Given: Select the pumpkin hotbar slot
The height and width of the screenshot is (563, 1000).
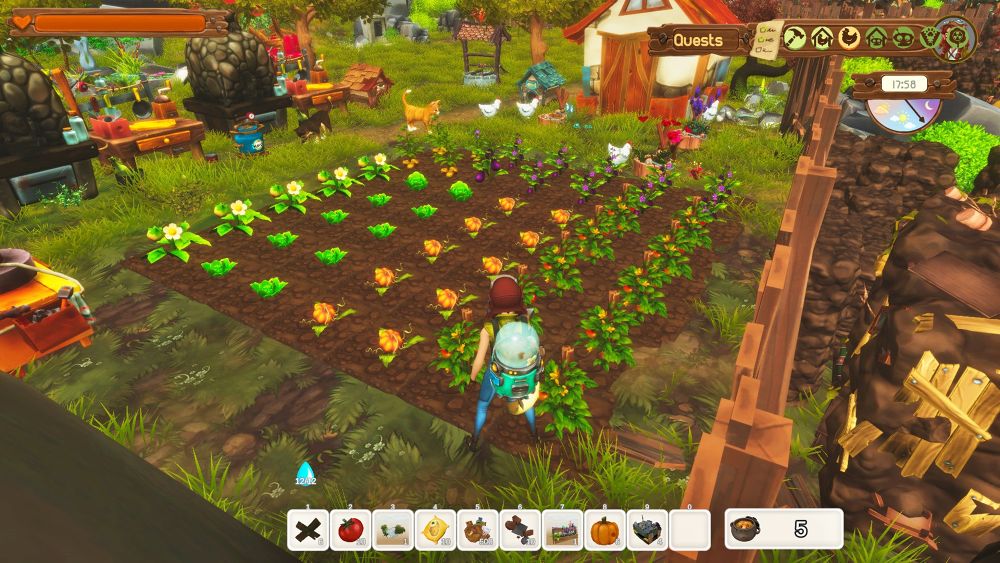Looking at the screenshot, I should (605, 530).
